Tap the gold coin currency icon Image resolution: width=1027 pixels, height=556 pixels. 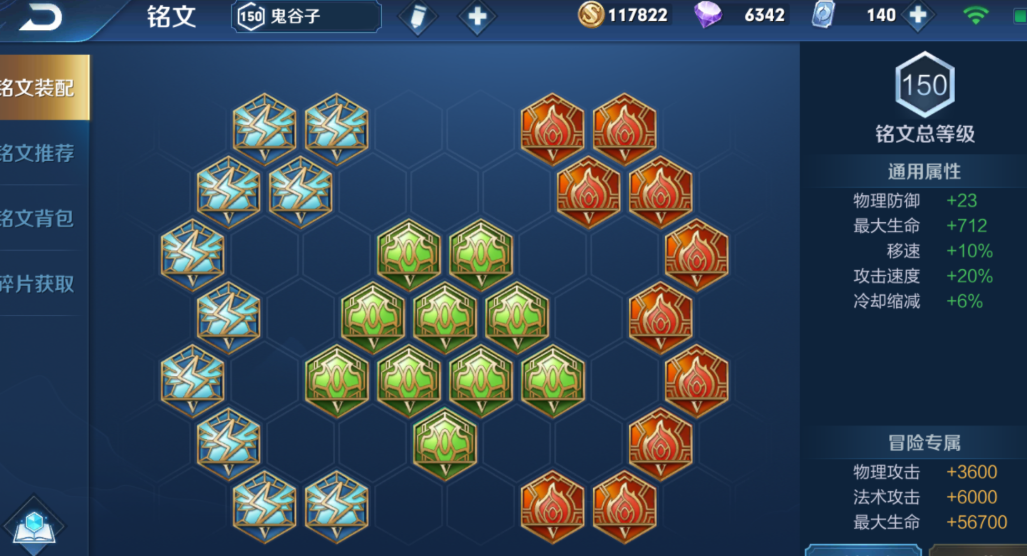tap(591, 15)
